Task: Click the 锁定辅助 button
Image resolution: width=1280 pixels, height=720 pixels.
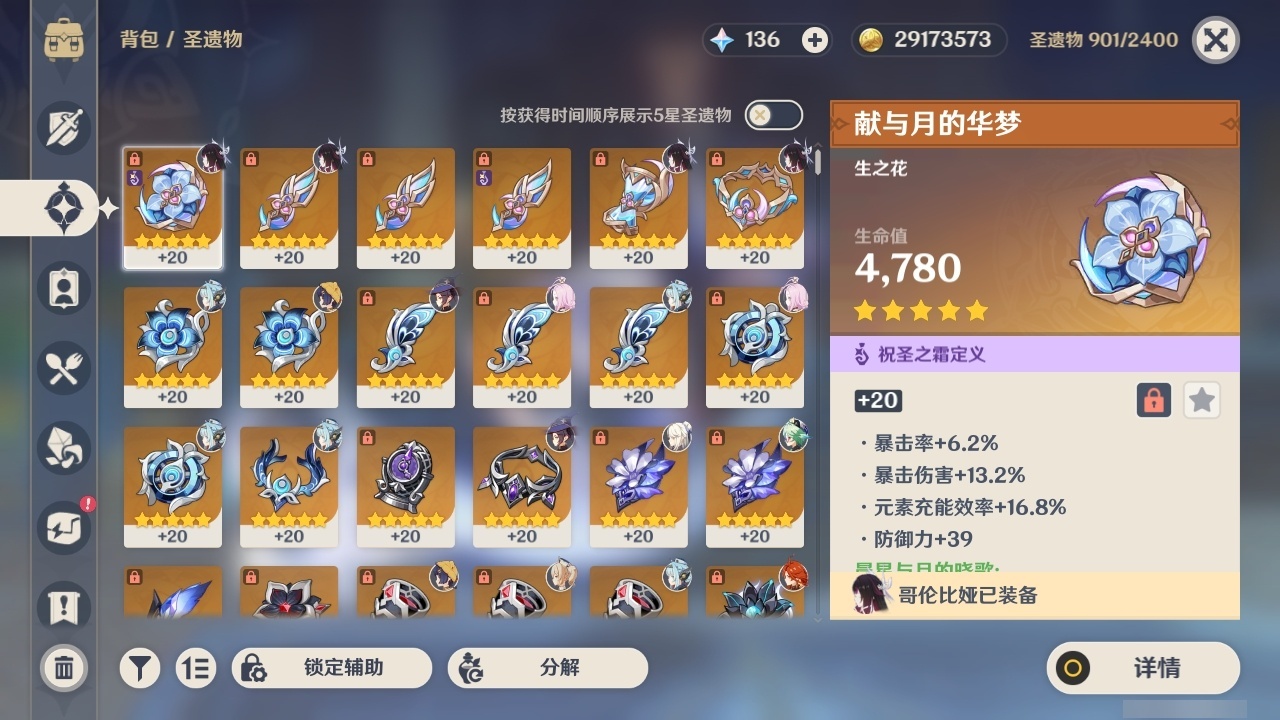Action: [333, 667]
